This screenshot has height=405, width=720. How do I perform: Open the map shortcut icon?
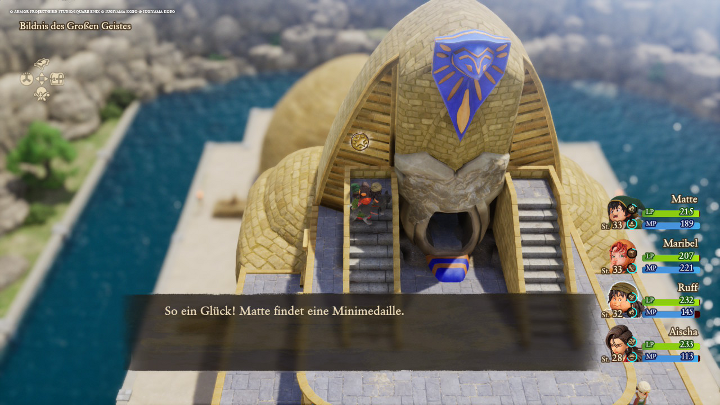(x=57, y=79)
